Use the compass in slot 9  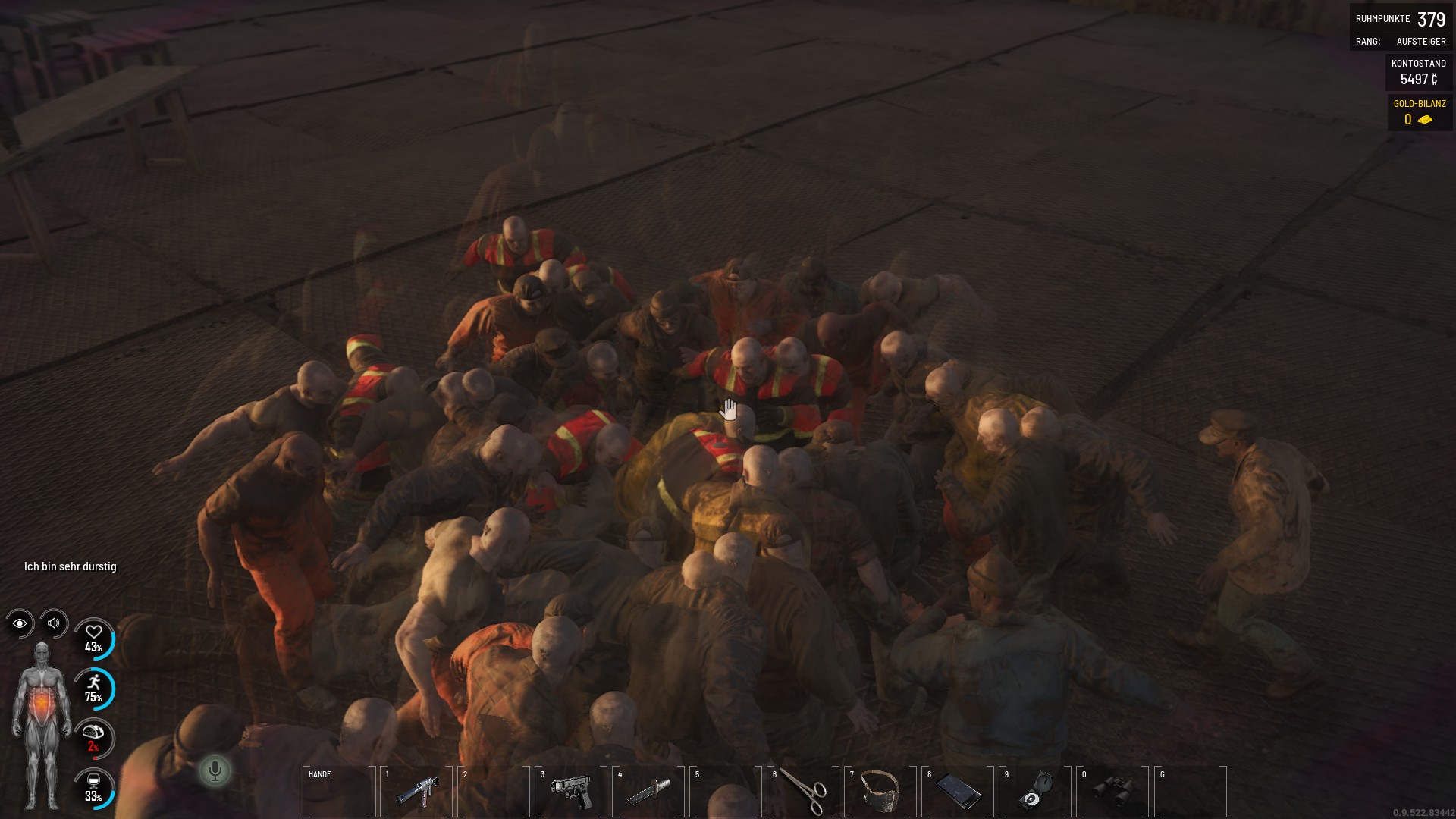point(1035,792)
